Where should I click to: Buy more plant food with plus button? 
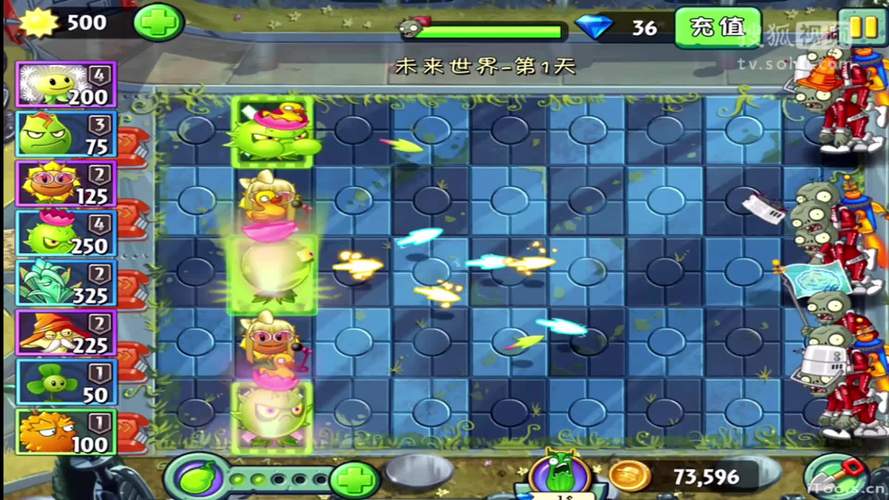coord(355,479)
